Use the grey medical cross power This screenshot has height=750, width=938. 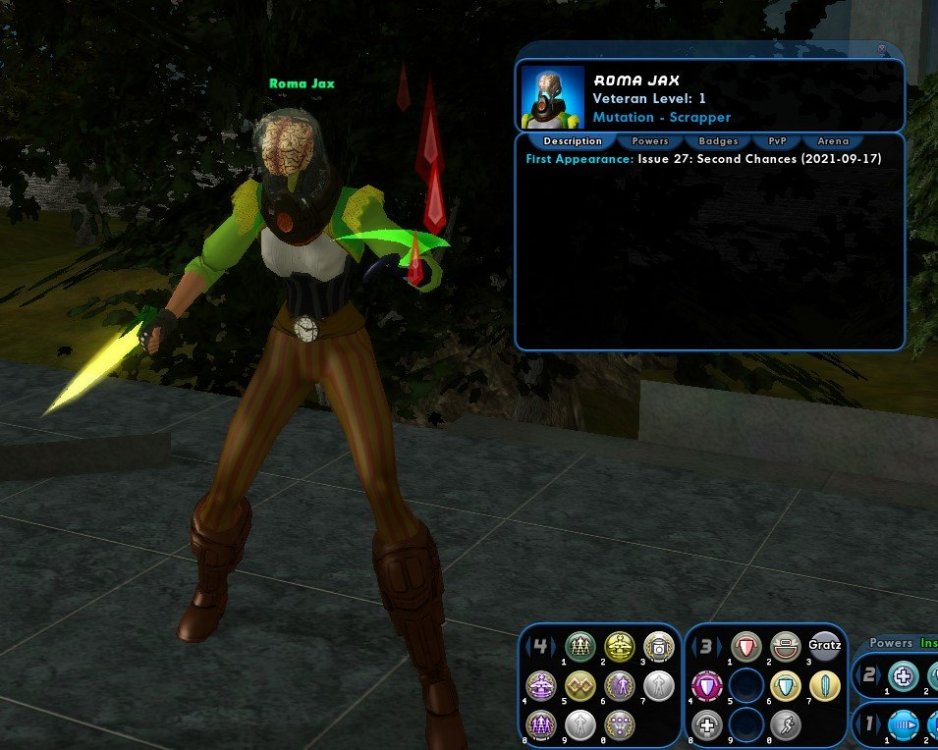(707, 724)
